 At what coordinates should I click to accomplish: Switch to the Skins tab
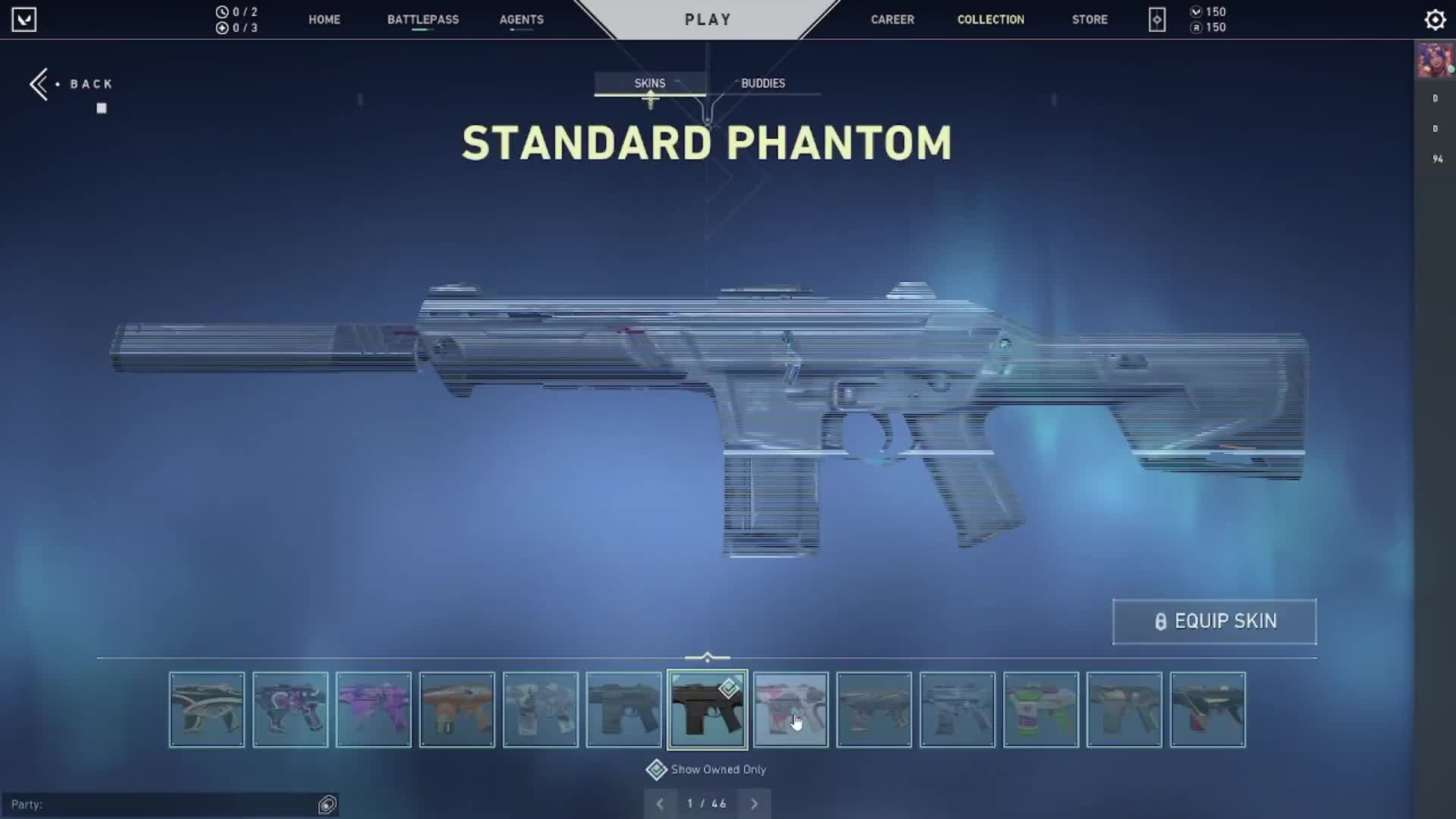650,83
